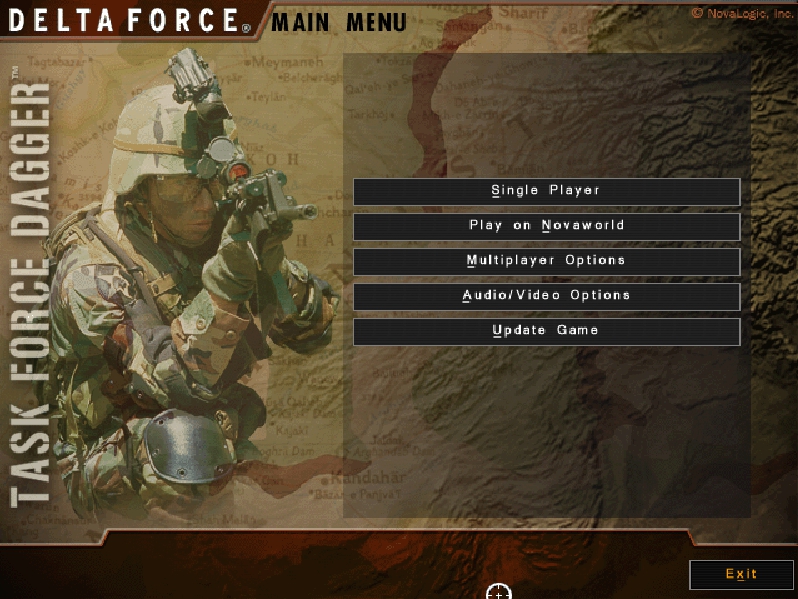798x599 pixels.
Task: Select the Update Game entry
Action: [546, 331]
